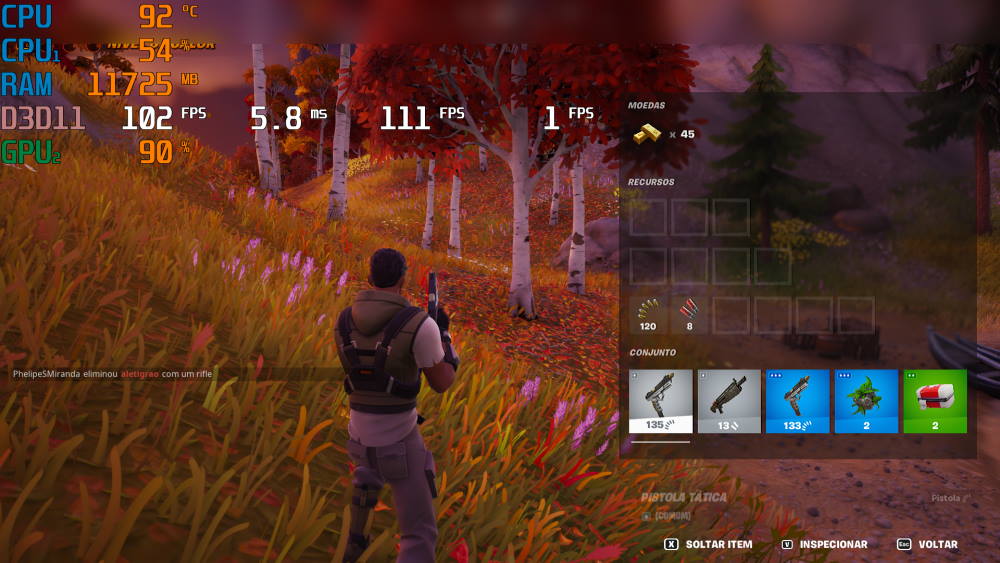Select the gray shotgun slot

pyautogui.click(x=729, y=400)
